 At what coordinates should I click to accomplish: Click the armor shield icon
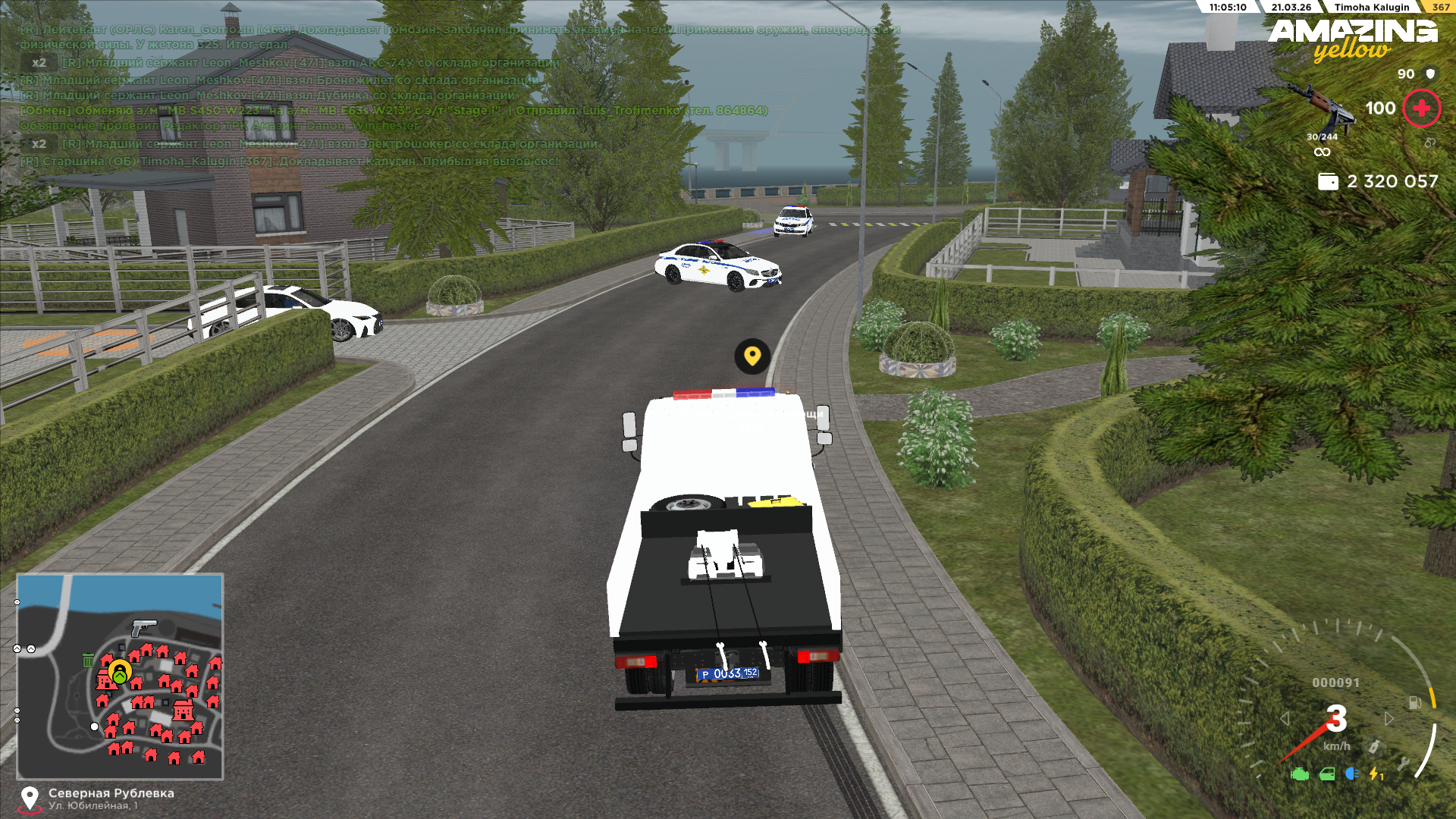[1430, 74]
